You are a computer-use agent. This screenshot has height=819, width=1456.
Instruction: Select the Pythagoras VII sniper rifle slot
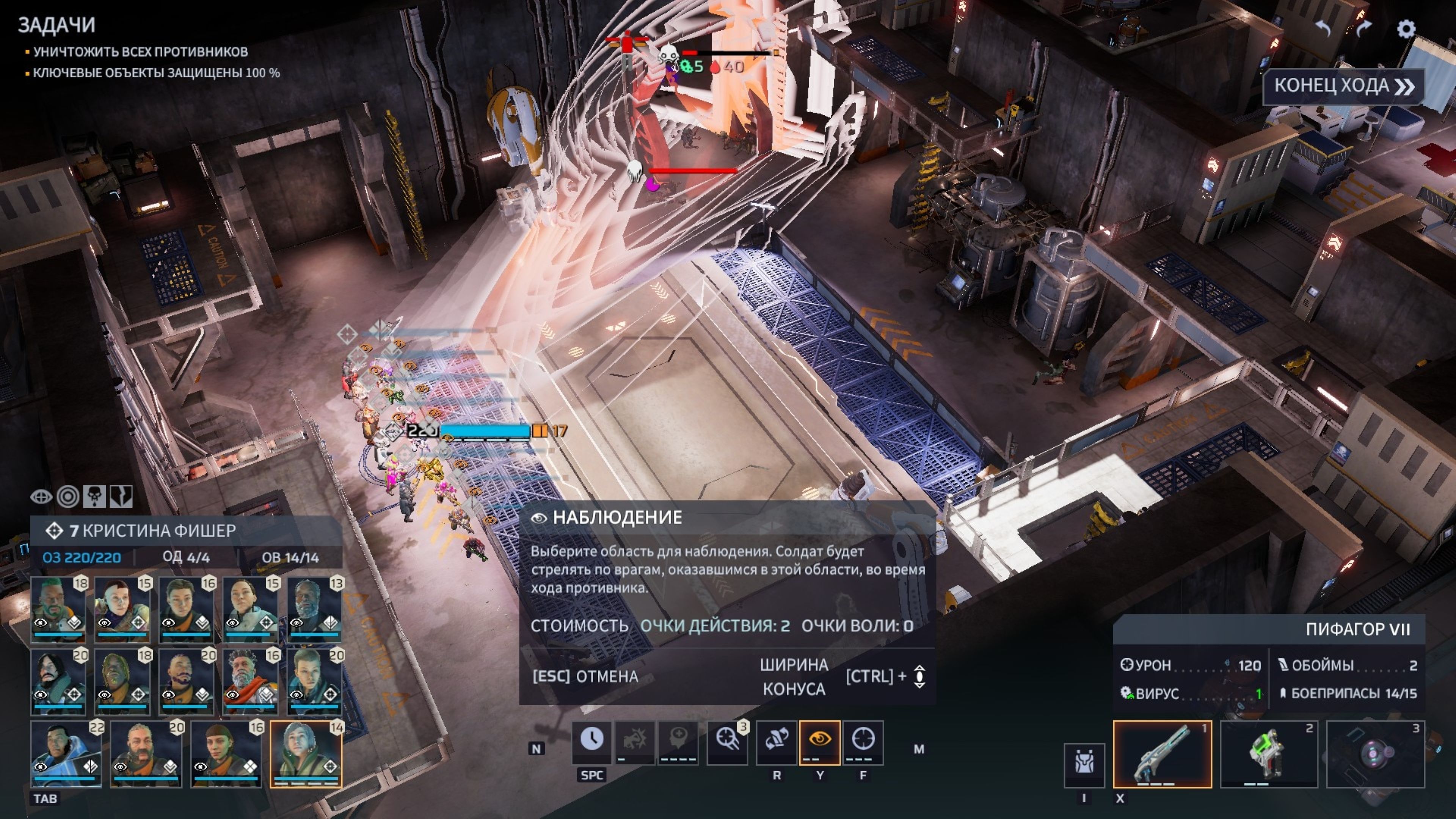click(1162, 754)
